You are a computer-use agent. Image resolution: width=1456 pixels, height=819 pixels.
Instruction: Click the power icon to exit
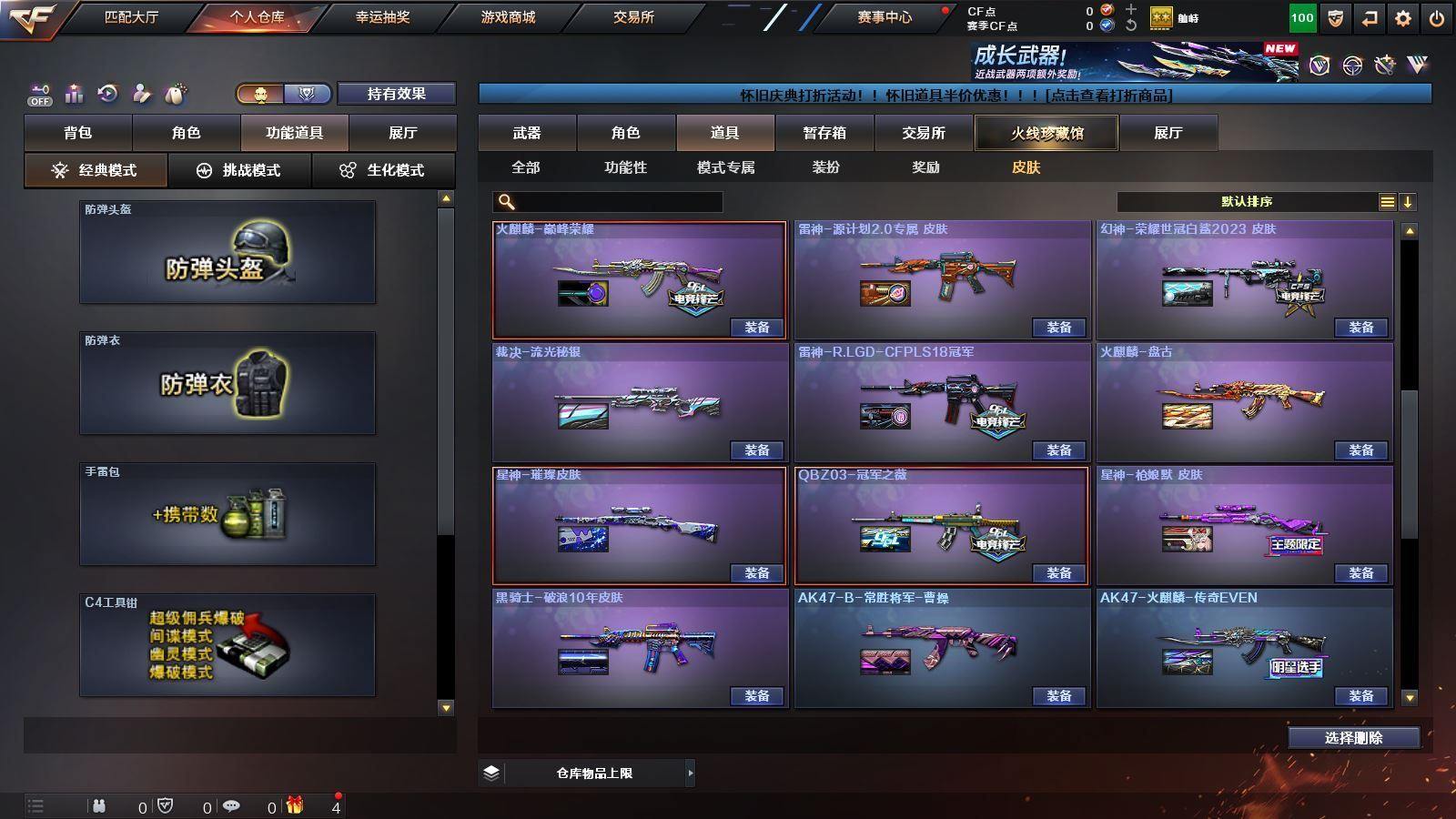[x=1436, y=18]
